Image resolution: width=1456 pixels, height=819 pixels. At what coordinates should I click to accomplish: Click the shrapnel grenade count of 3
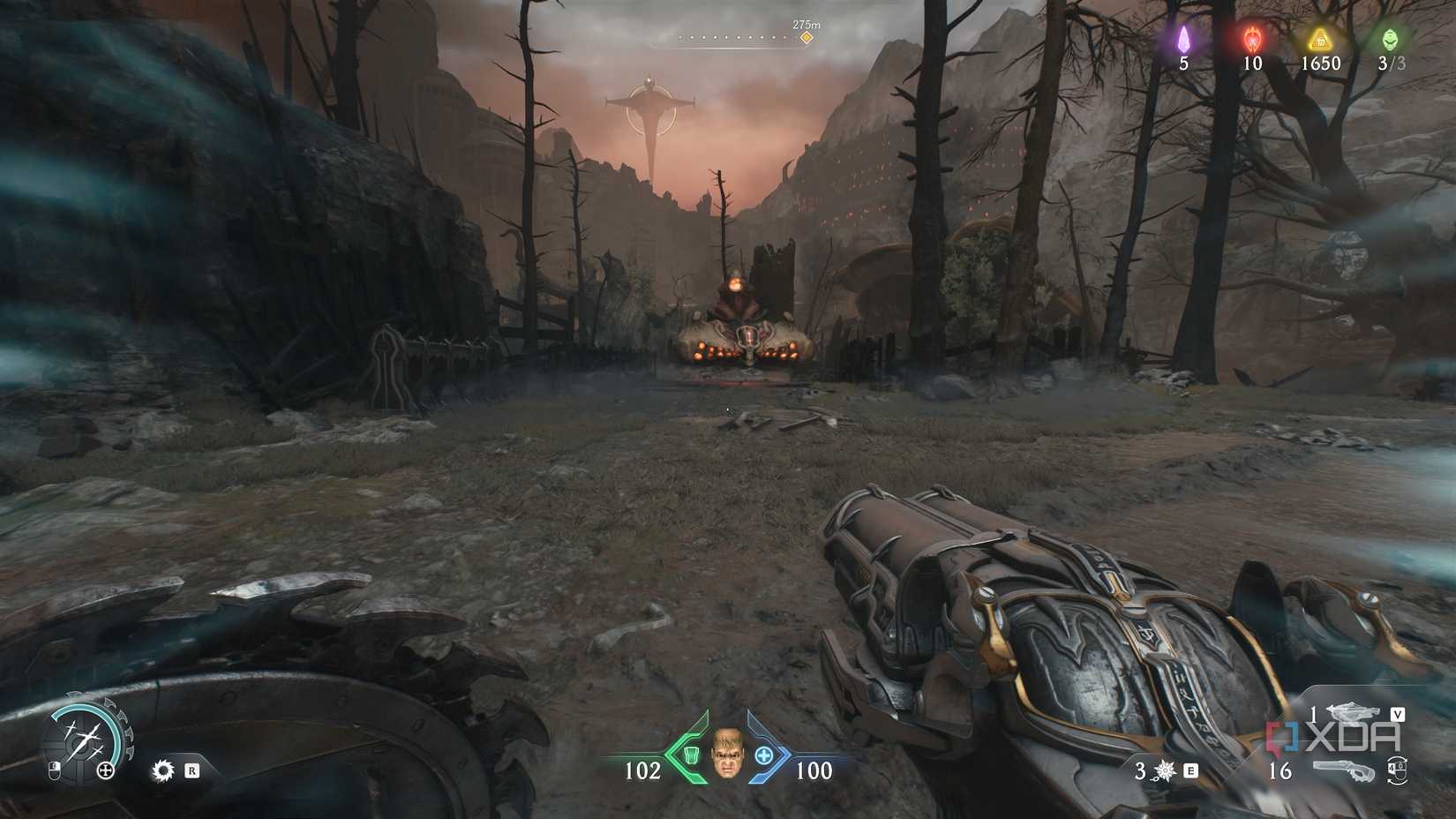(1140, 770)
